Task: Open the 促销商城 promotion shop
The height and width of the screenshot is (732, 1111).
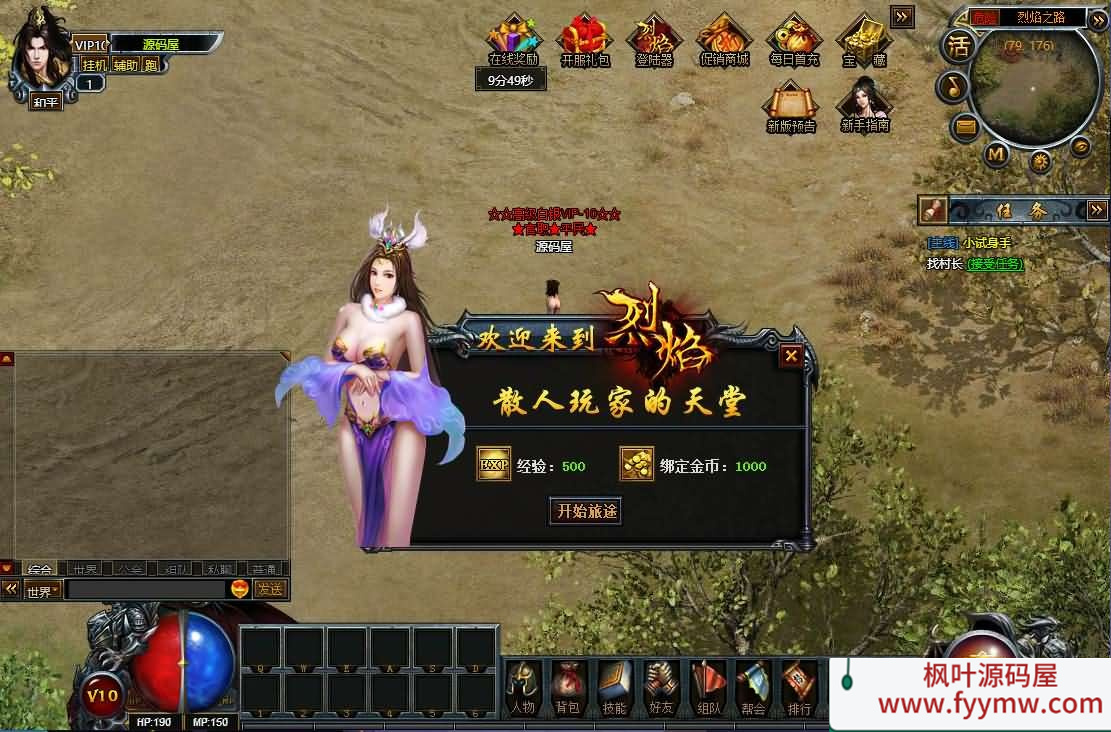Action: click(x=722, y=40)
